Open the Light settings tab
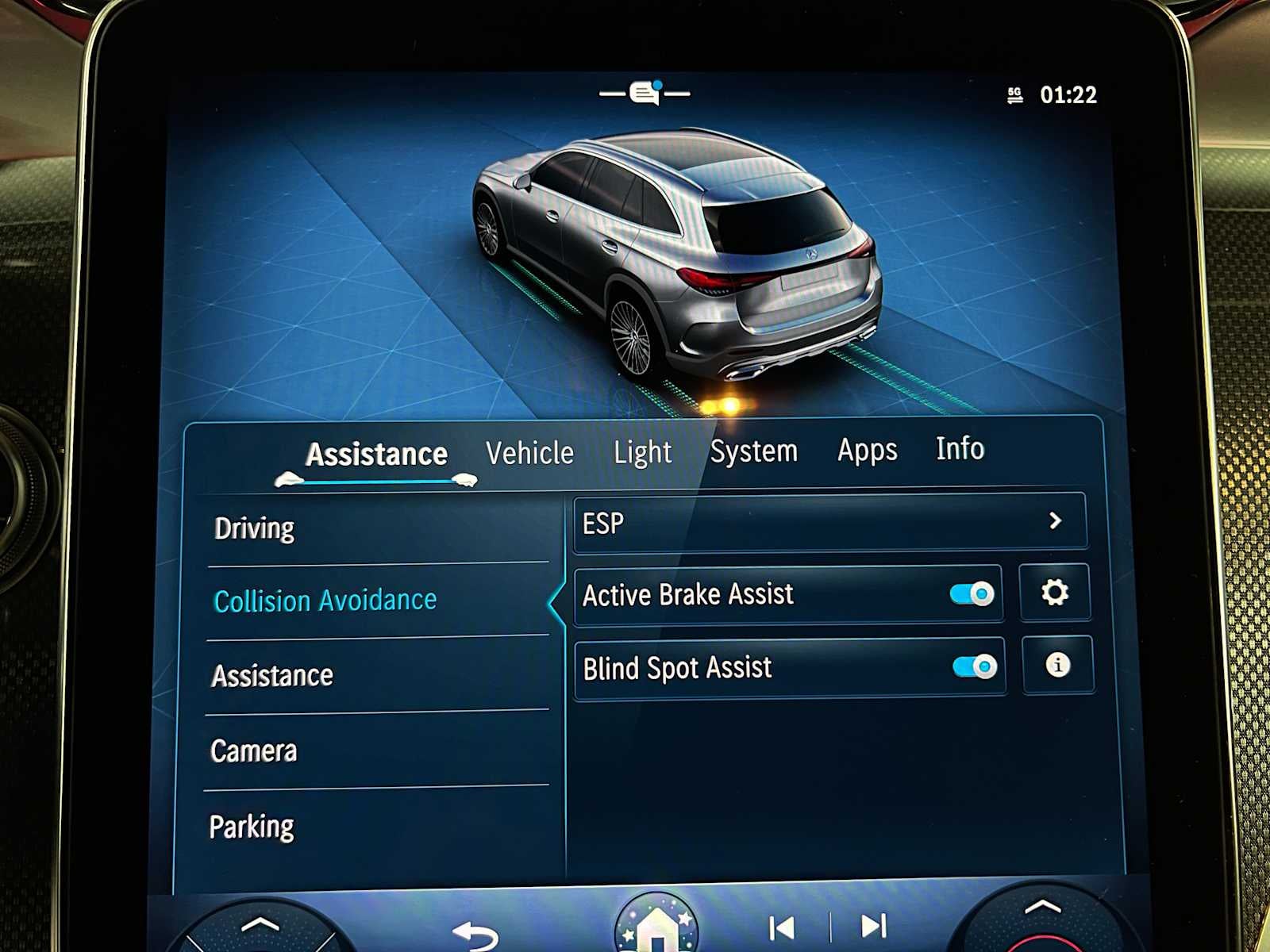Screen dimensions: 1270x952 [643, 452]
